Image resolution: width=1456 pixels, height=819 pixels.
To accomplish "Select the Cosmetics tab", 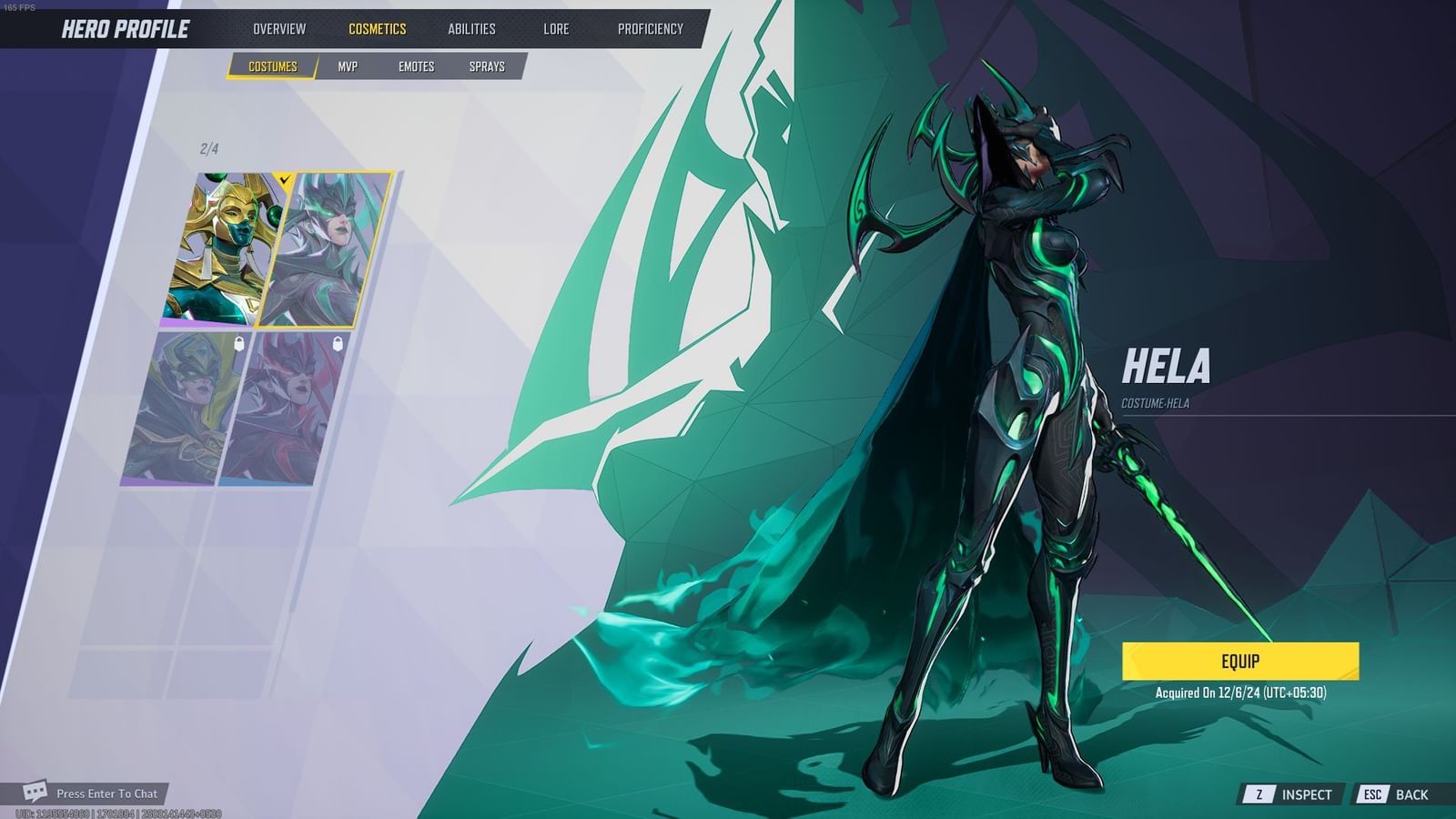I will pyautogui.click(x=376, y=28).
